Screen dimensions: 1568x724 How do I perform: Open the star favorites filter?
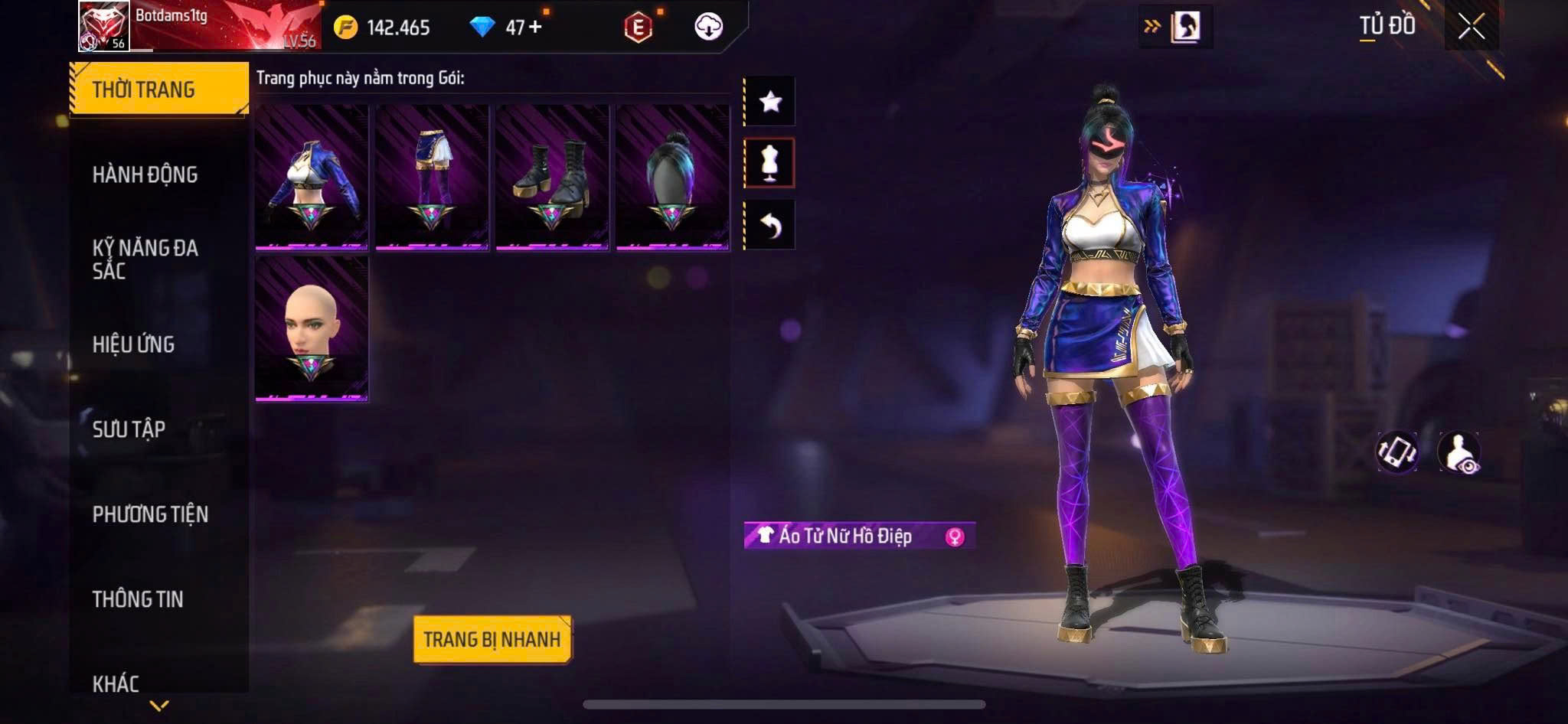[770, 101]
